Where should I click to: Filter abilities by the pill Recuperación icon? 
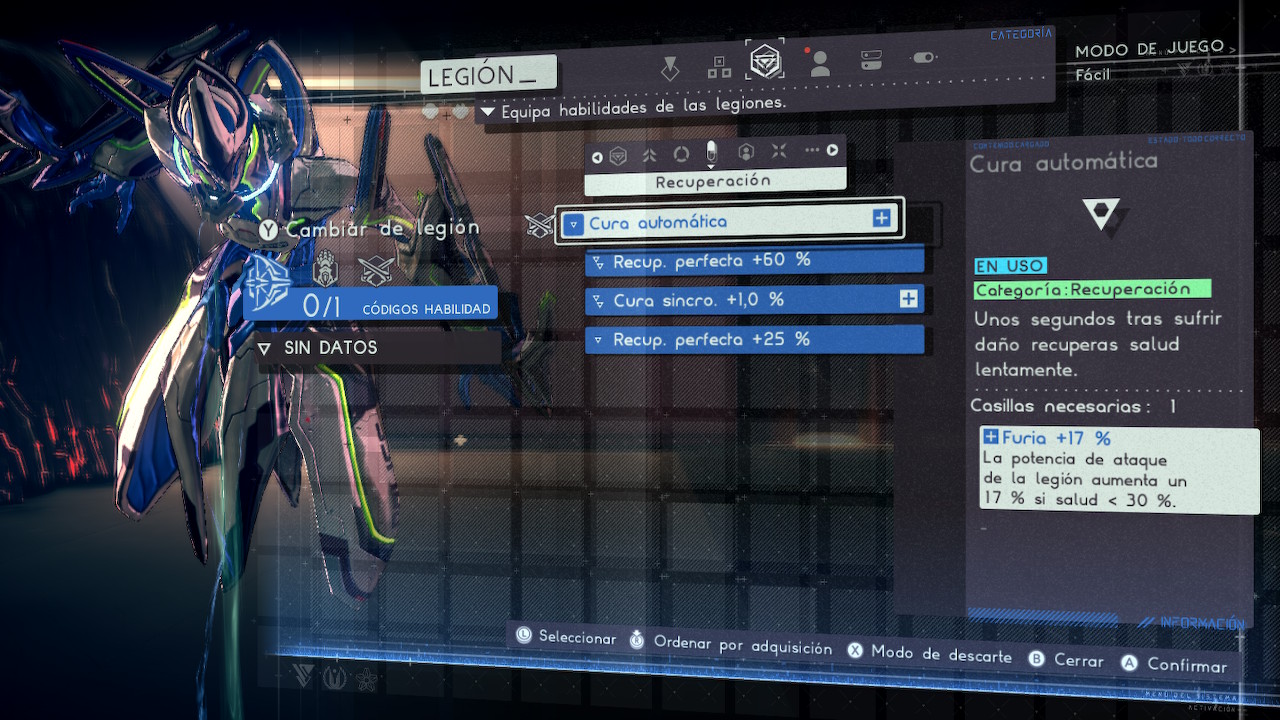pyautogui.click(x=712, y=153)
